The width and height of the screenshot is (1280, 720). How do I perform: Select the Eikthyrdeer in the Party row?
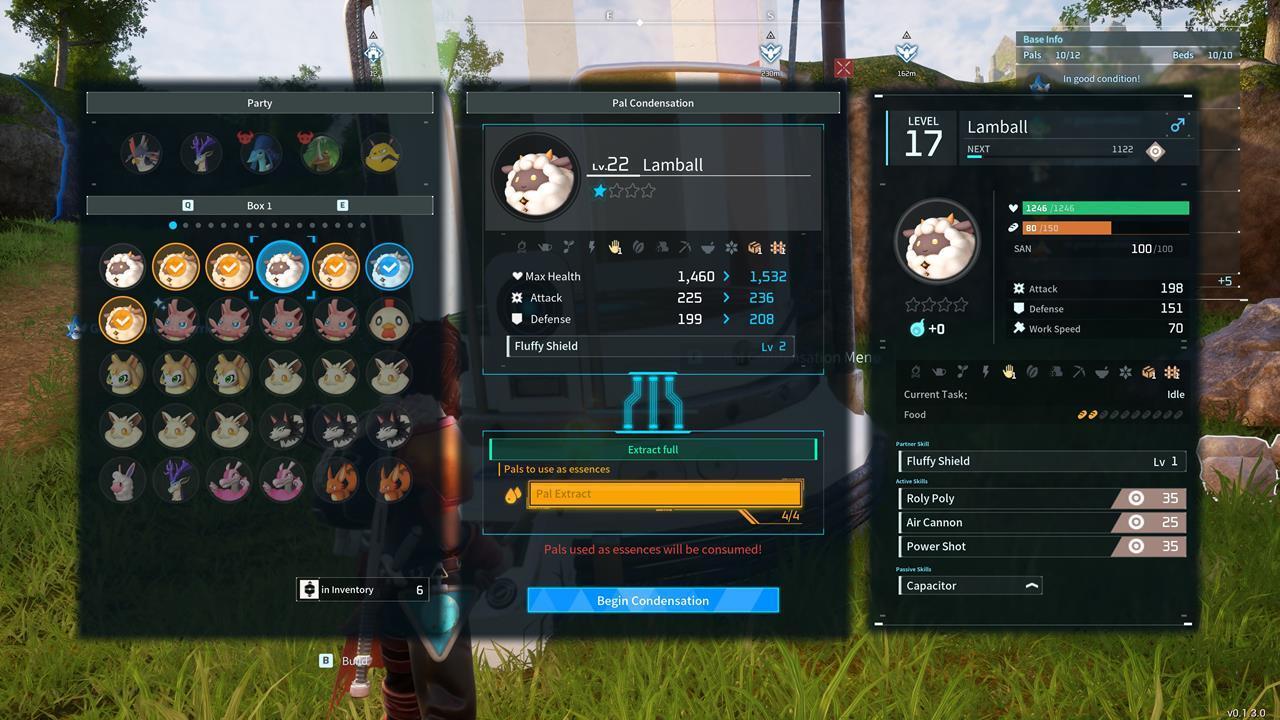tap(201, 153)
